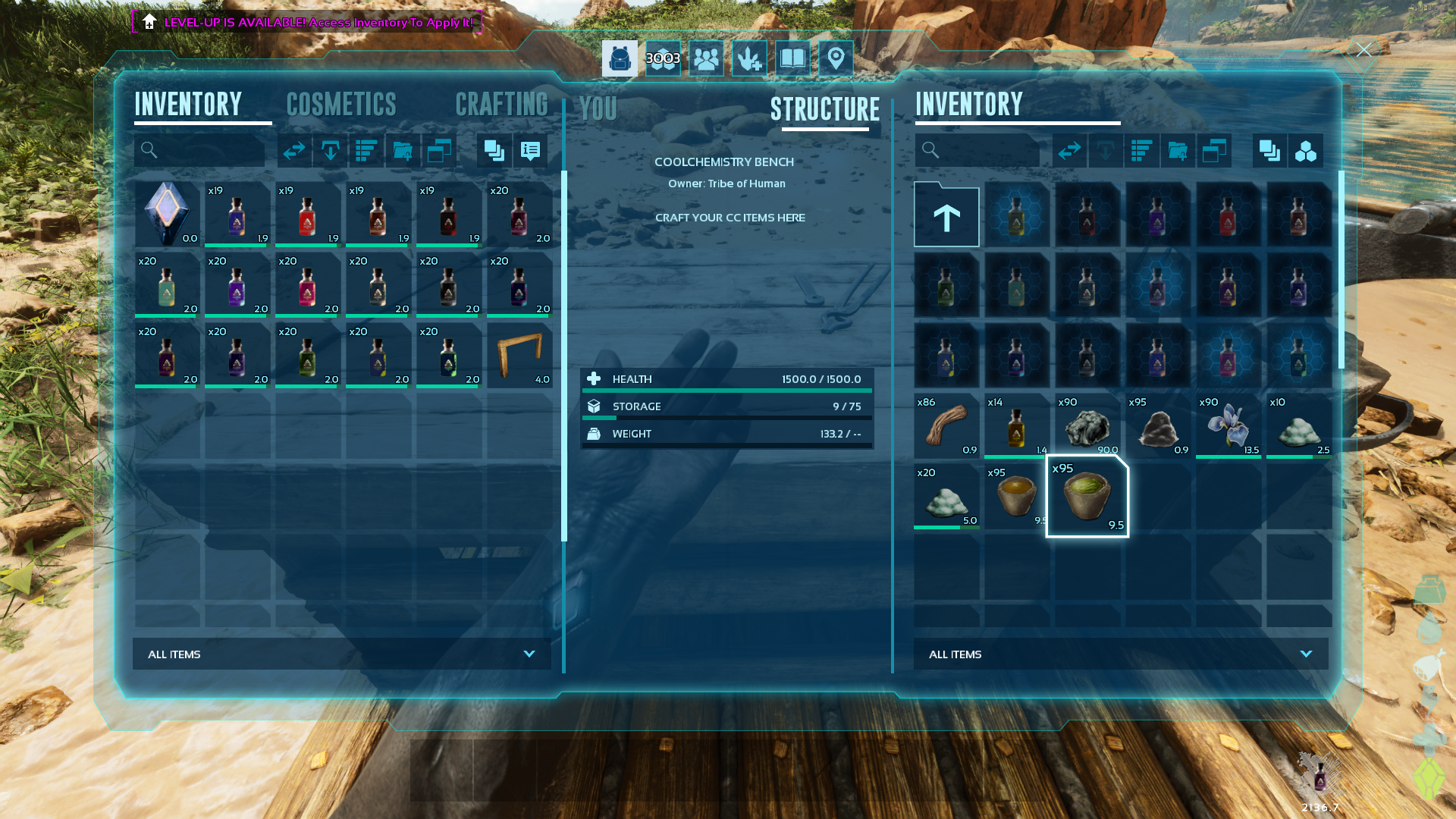Switch to the Cosmetics tab
The height and width of the screenshot is (819, 1456).
coord(341,105)
